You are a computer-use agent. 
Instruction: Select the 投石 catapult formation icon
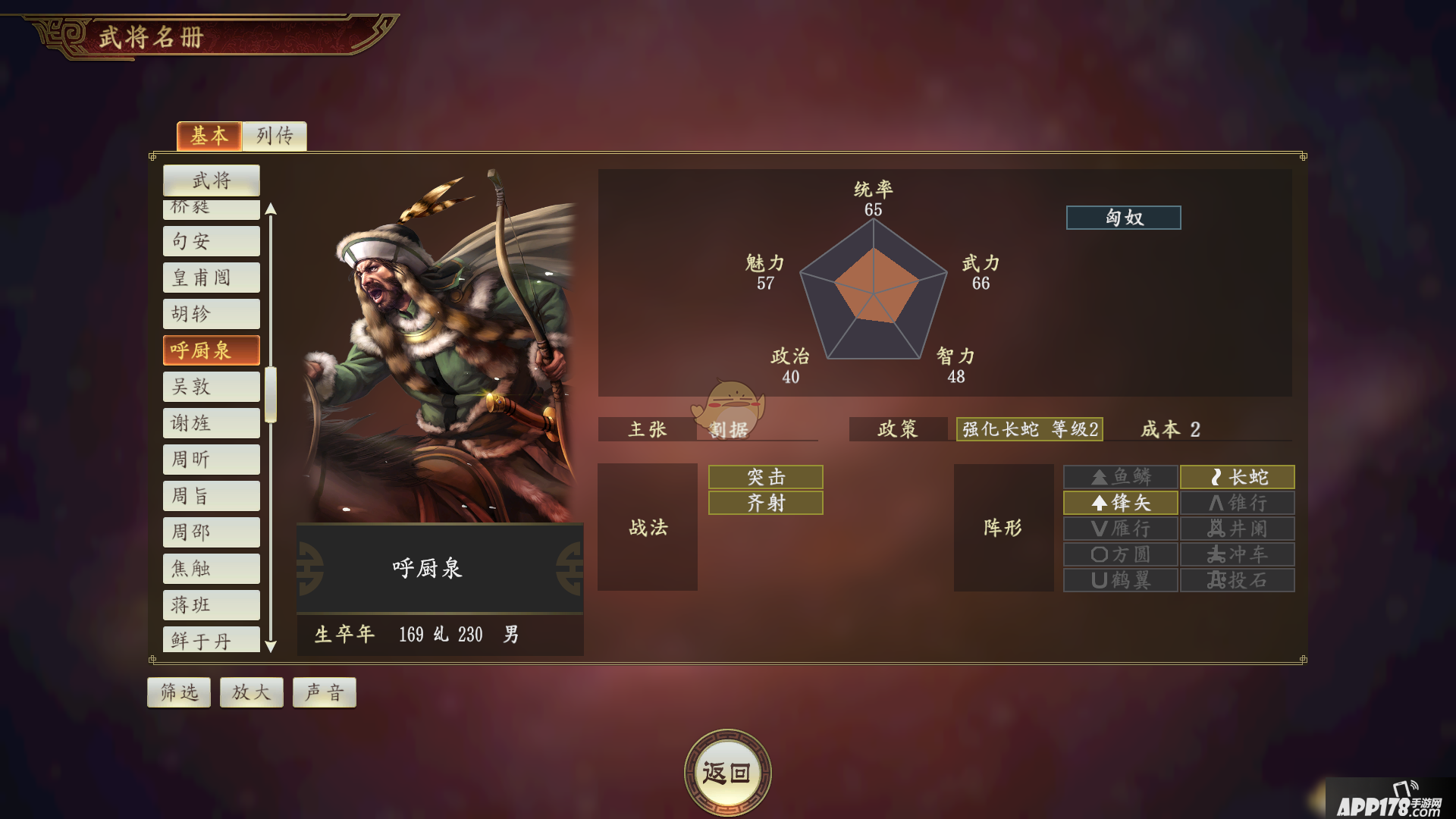tap(1238, 580)
